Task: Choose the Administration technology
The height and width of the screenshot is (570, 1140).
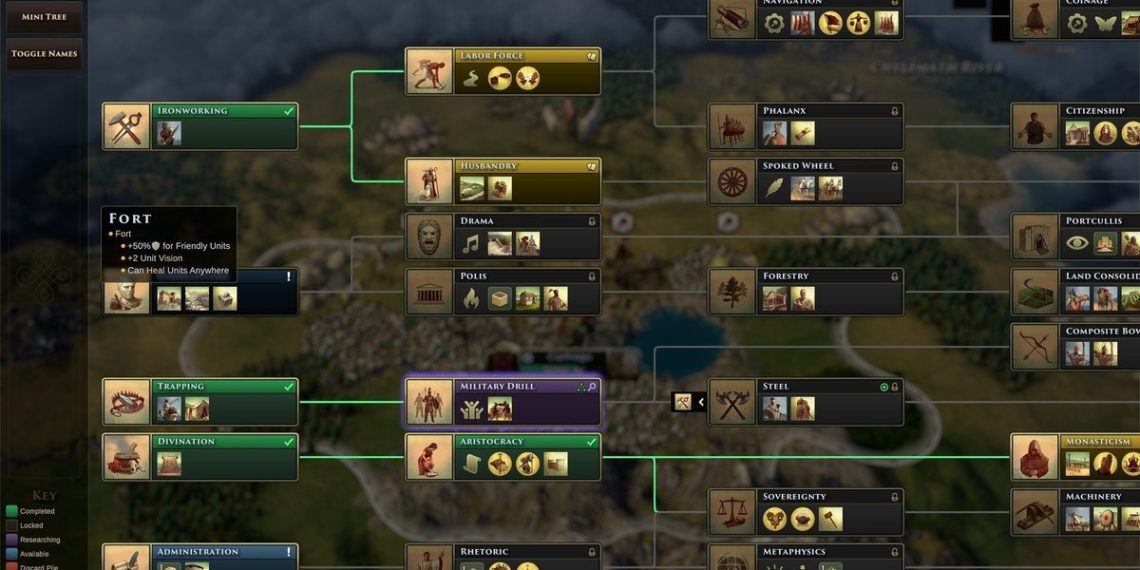Action: click(x=200, y=556)
